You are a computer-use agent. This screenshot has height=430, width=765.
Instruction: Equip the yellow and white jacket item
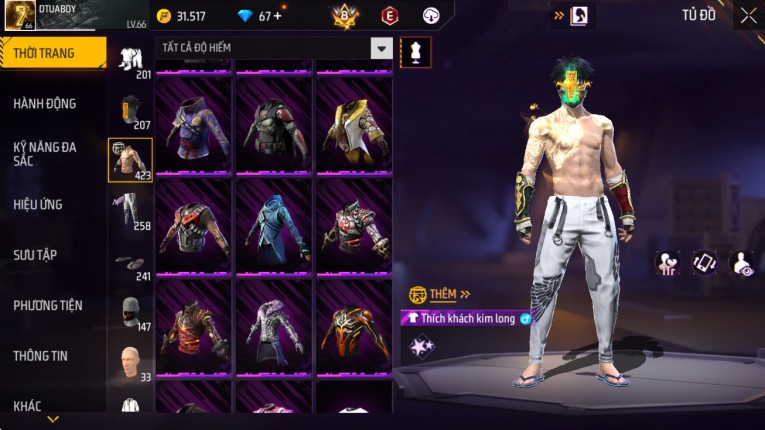tap(353, 125)
